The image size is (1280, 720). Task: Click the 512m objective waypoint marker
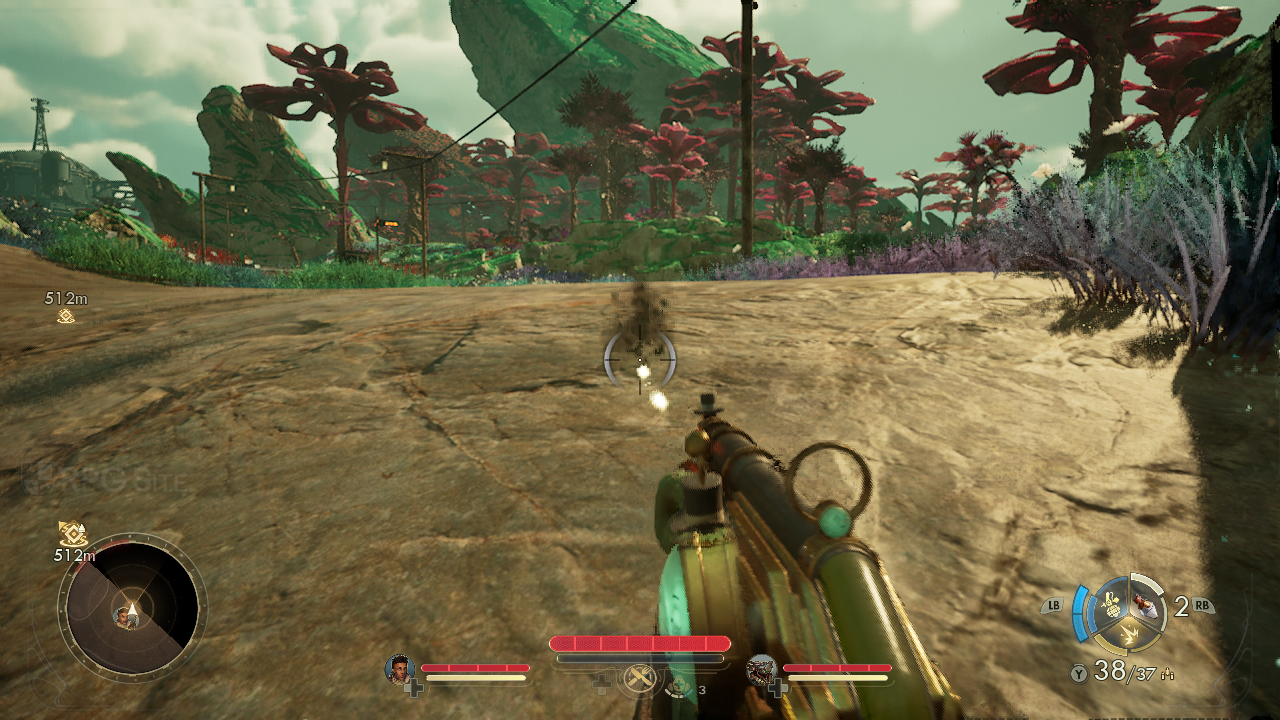[x=66, y=316]
